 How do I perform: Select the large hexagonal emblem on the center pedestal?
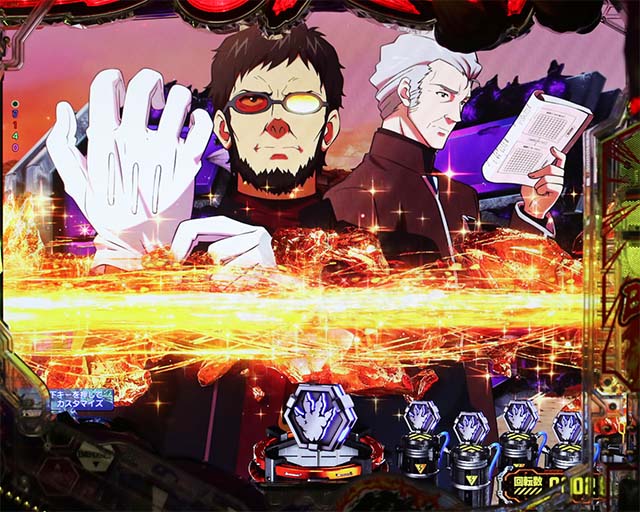tap(319, 421)
